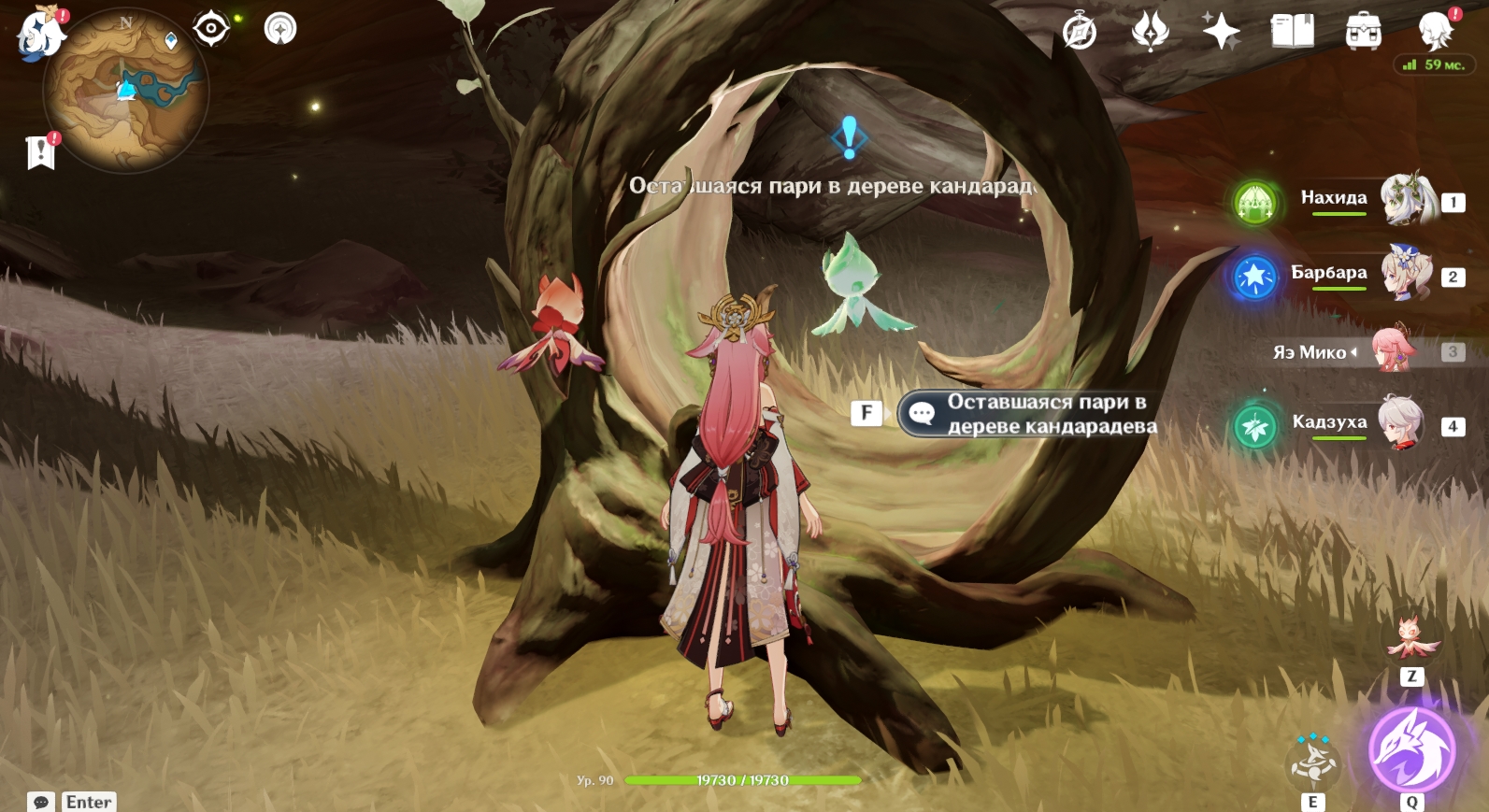Open the circular minimap
This screenshot has height=812, width=1489.
coord(126,92)
